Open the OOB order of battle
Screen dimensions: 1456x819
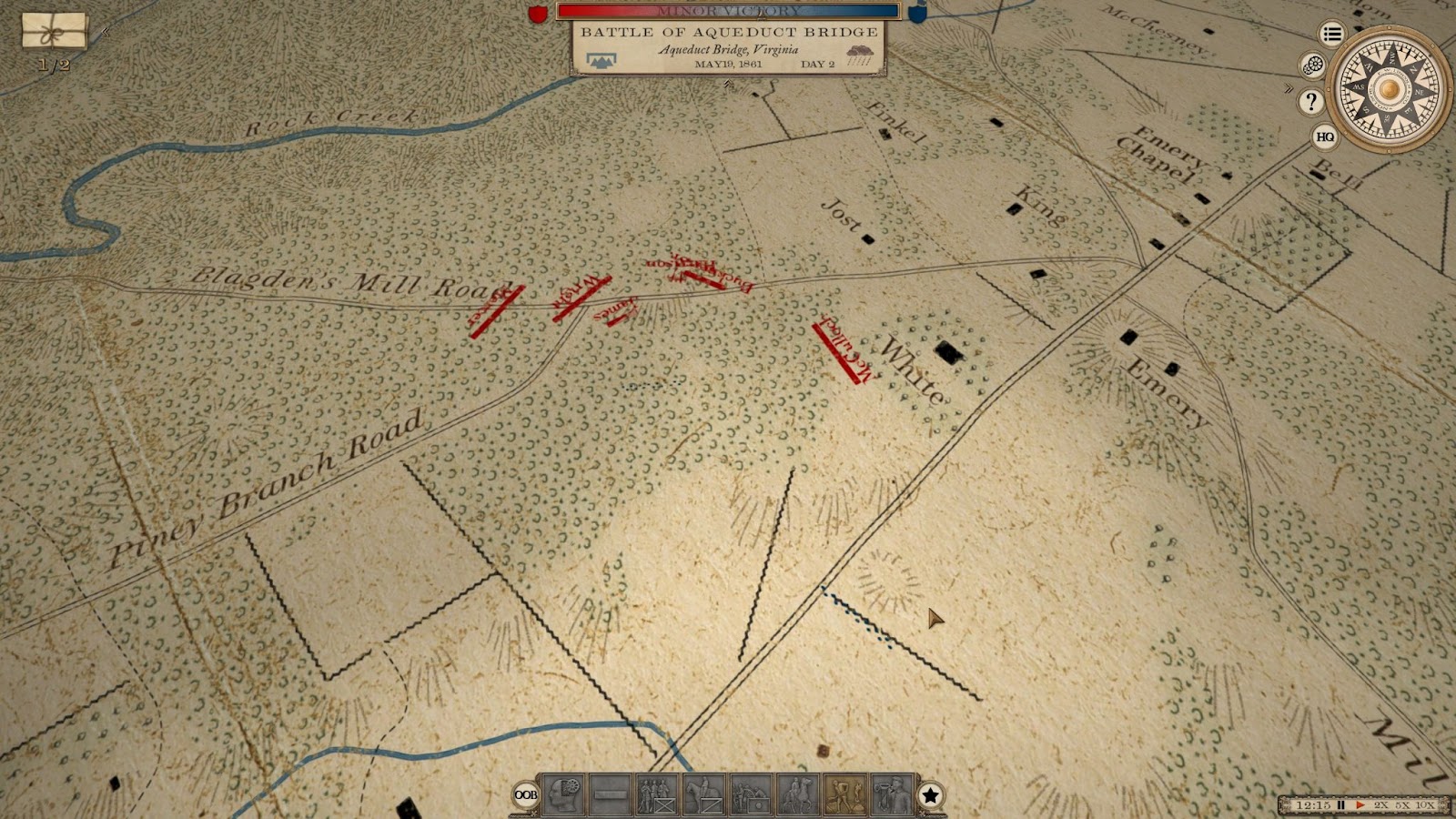click(526, 794)
